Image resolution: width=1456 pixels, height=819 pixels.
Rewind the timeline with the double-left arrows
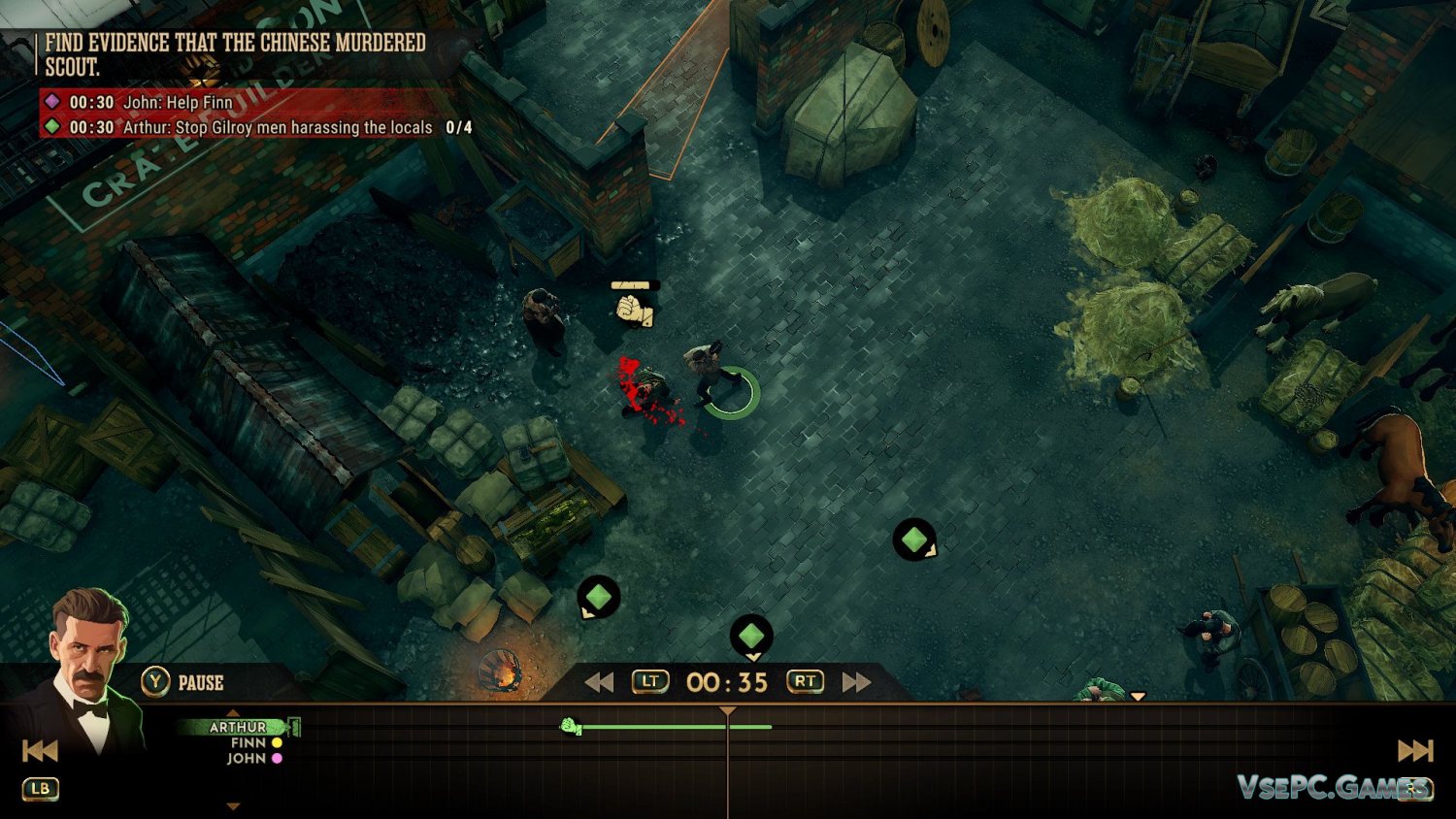[x=599, y=682]
